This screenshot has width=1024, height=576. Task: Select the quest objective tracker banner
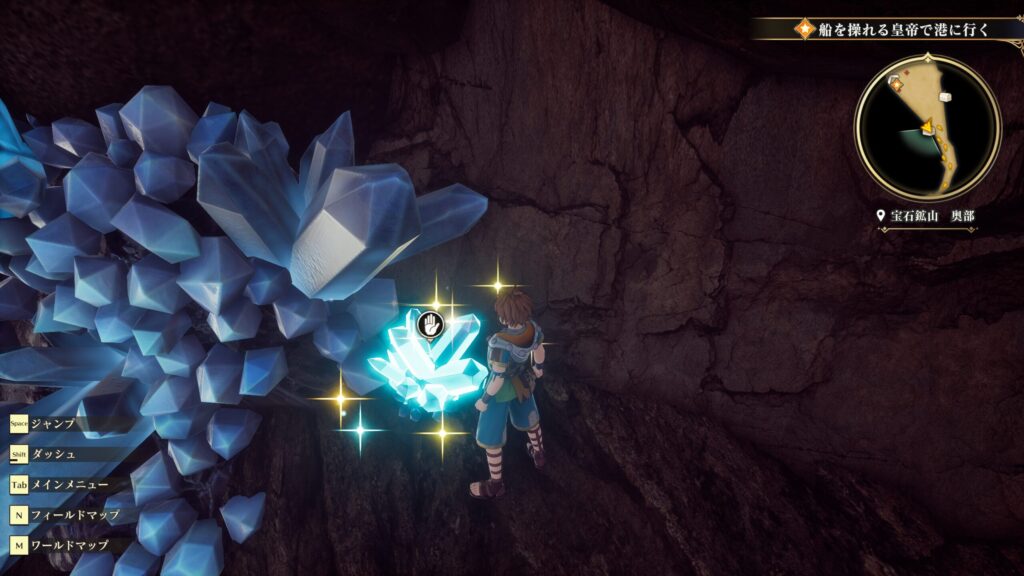(890, 29)
